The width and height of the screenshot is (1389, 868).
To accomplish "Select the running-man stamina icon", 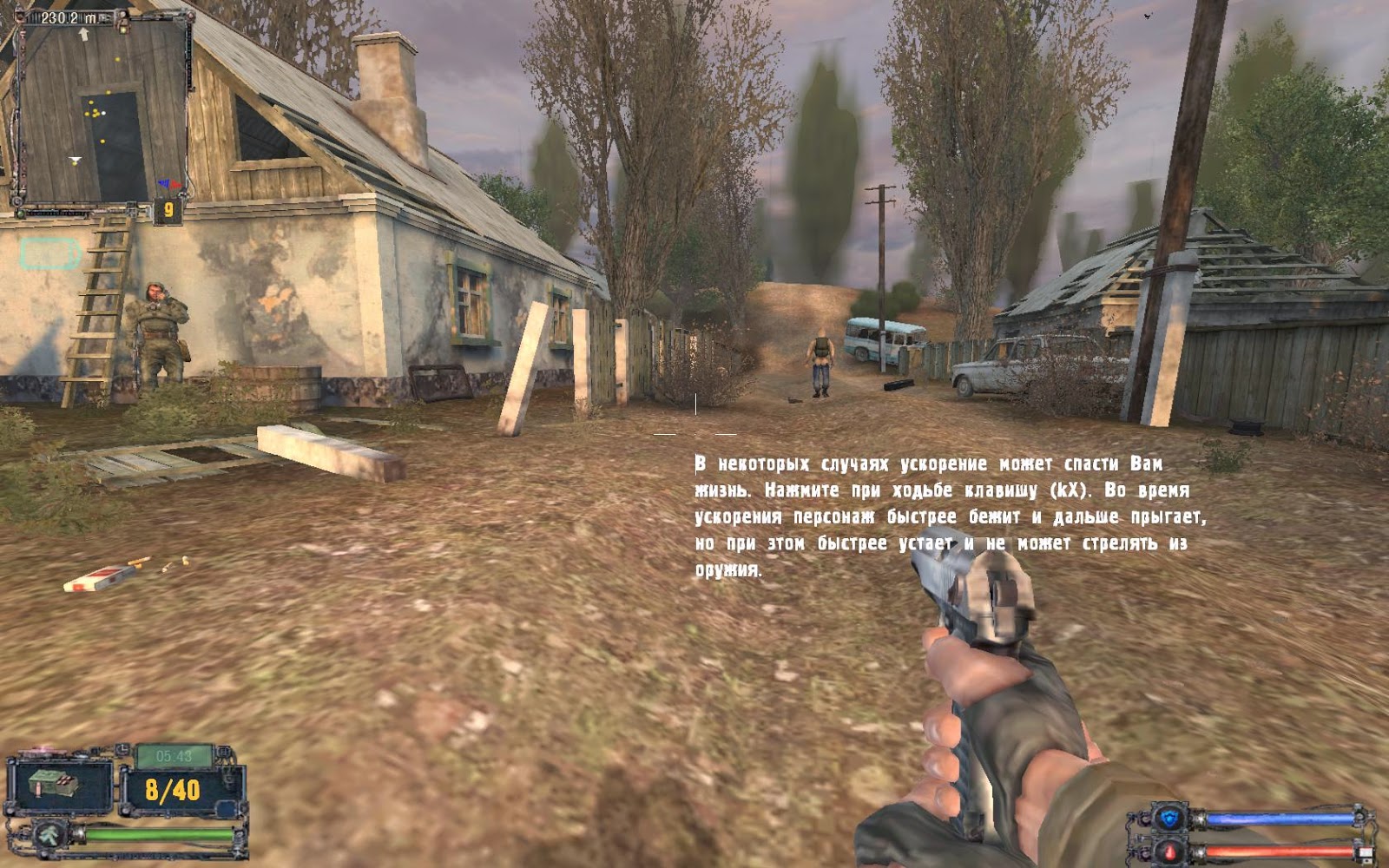I will (x=49, y=836).
